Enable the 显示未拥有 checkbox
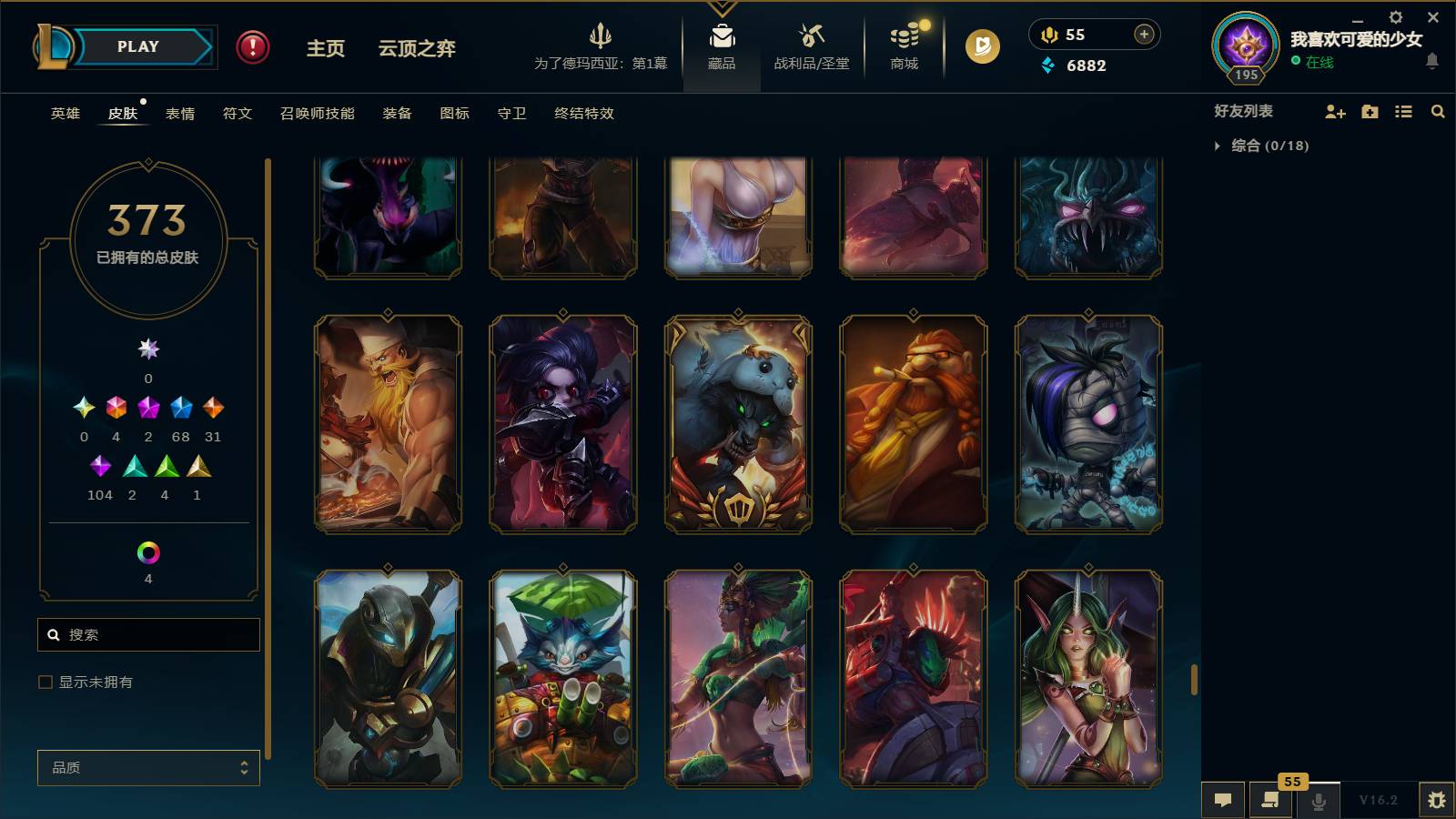Viewport: 1456px width, 819px height. [x=43, y=681]
